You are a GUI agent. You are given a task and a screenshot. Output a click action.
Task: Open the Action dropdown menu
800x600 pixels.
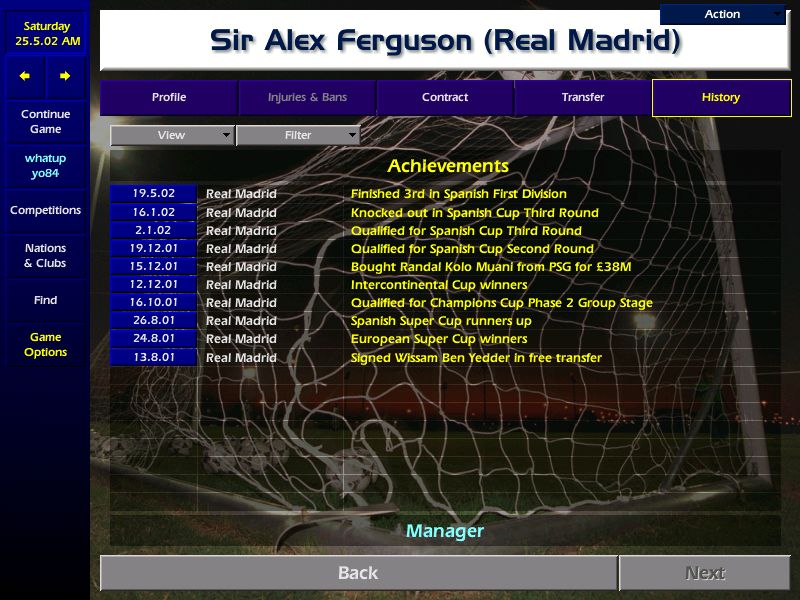coord(723,14)
